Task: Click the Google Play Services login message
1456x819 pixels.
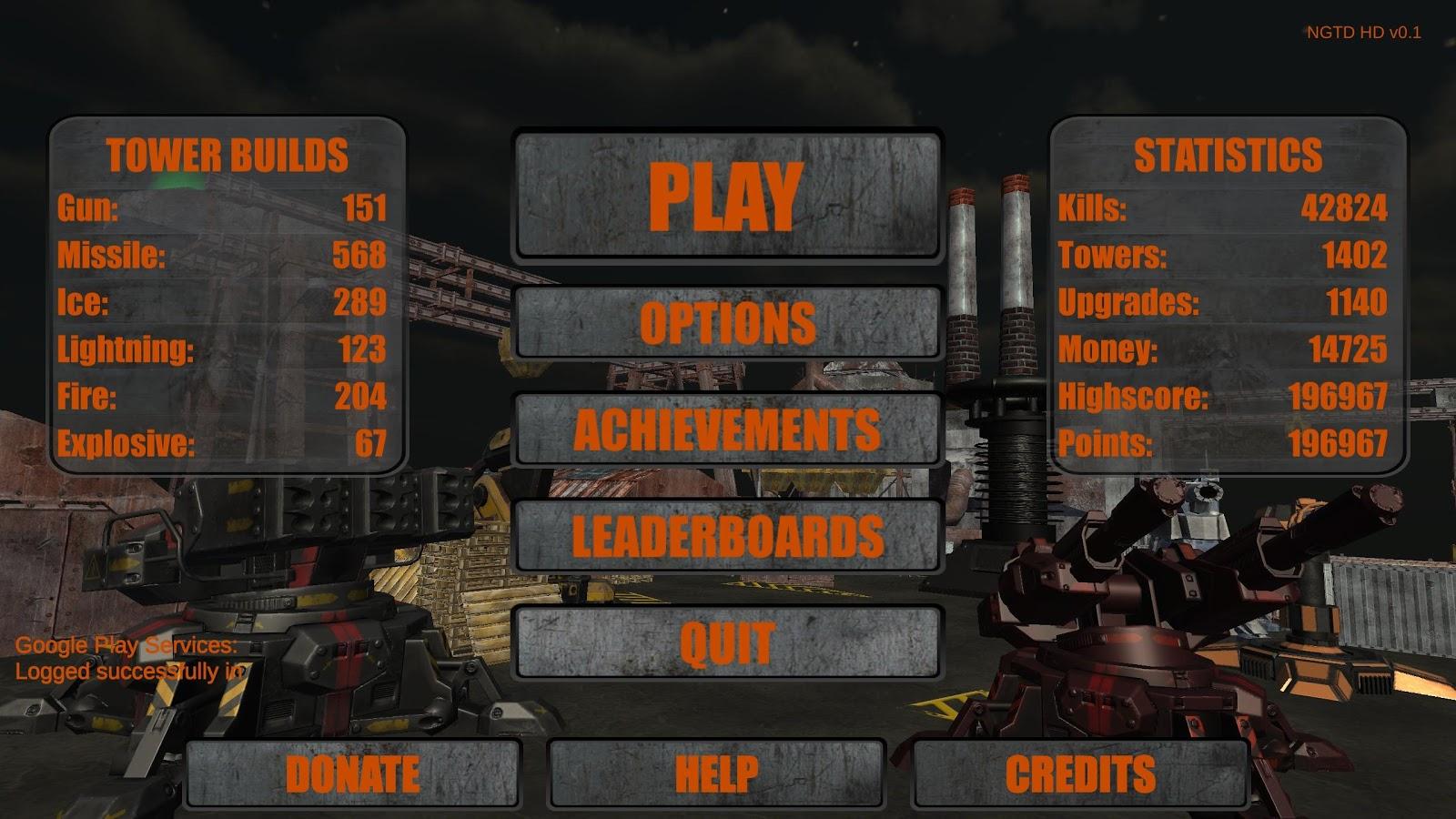Action: pos(127,660)
